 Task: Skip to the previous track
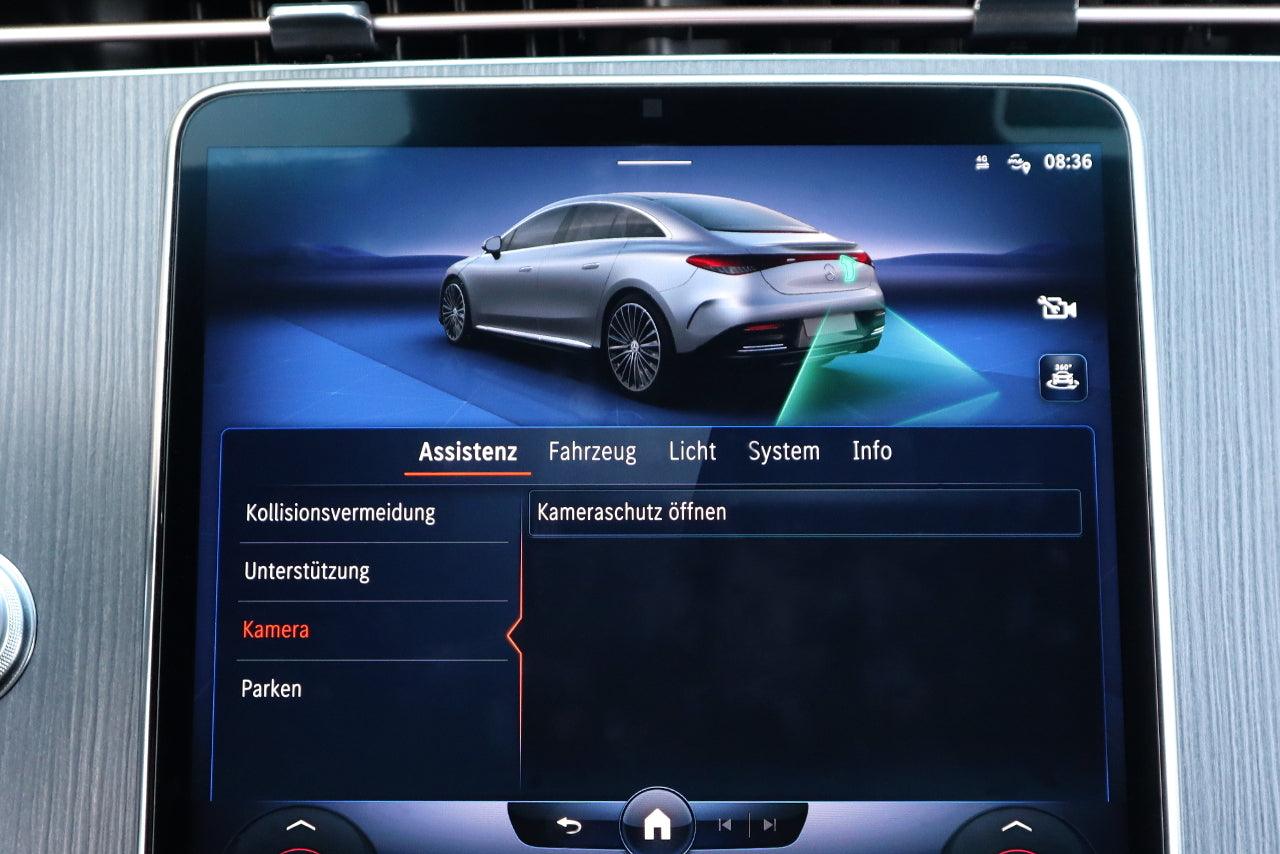(x=725, y=825)
